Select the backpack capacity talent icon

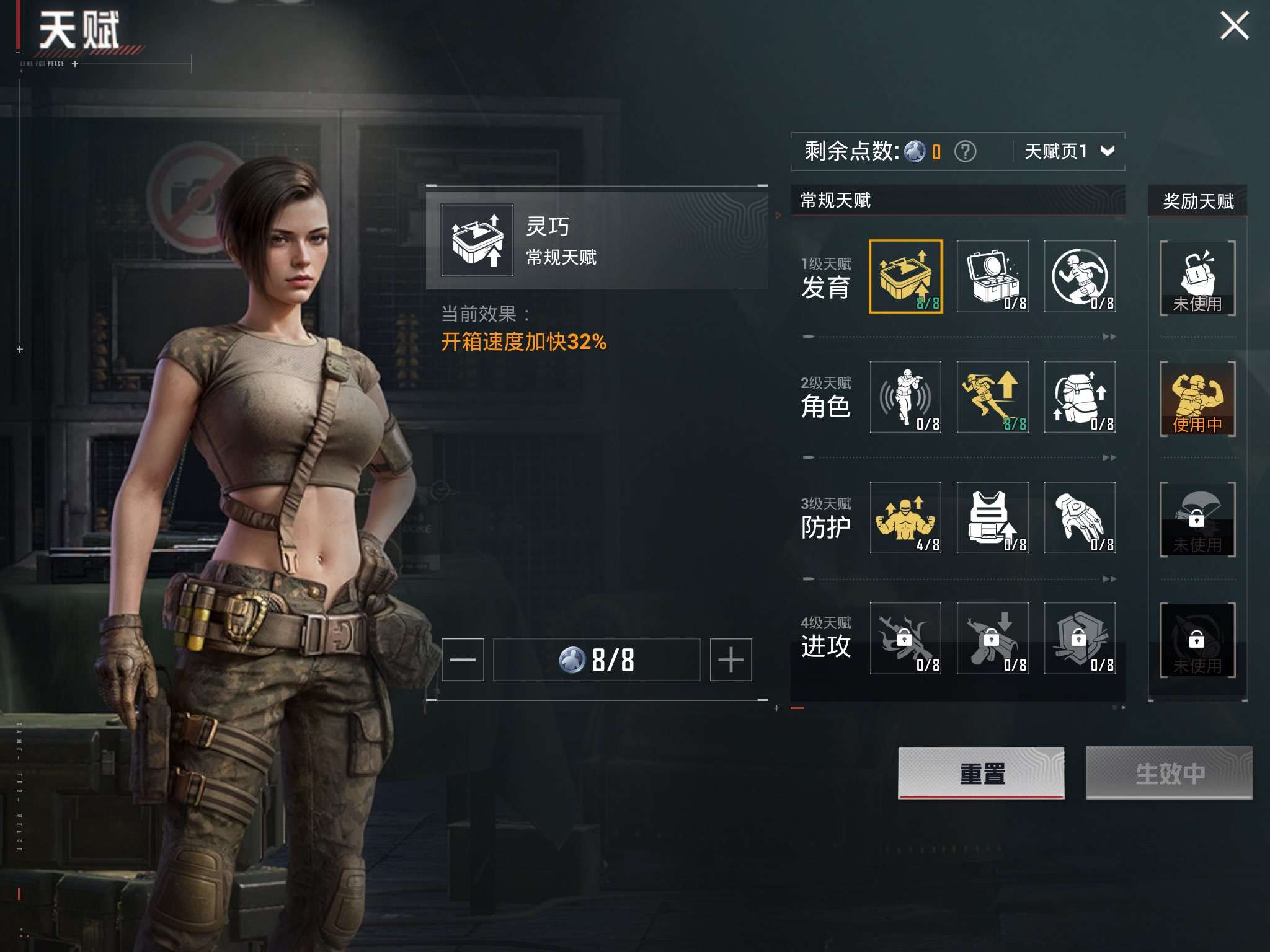click(1080, 397)
